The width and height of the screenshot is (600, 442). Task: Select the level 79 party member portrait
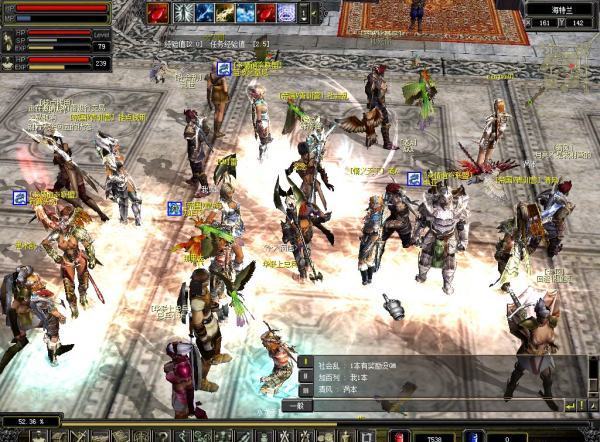click(8, 39)
